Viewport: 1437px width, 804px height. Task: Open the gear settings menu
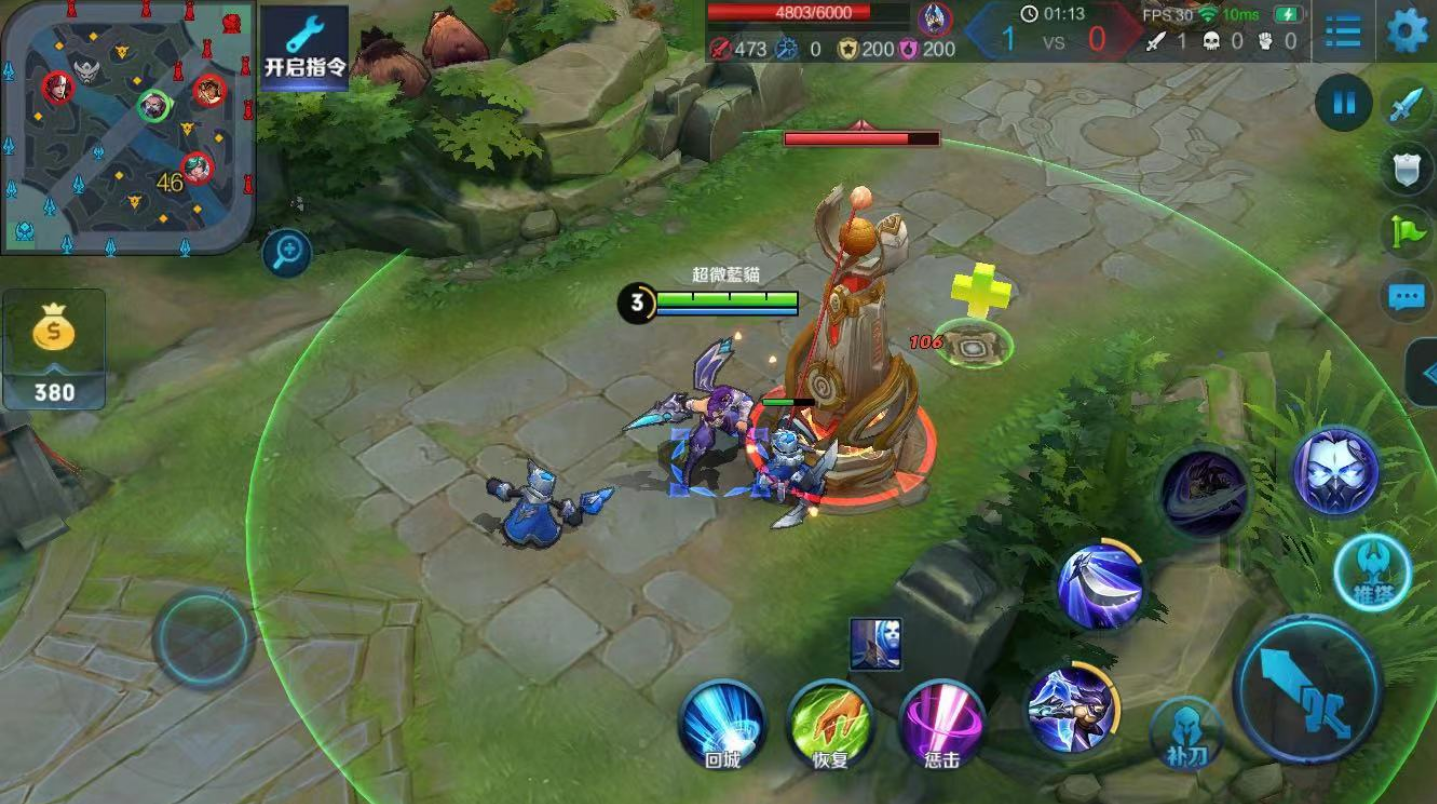pos(1407,32)
